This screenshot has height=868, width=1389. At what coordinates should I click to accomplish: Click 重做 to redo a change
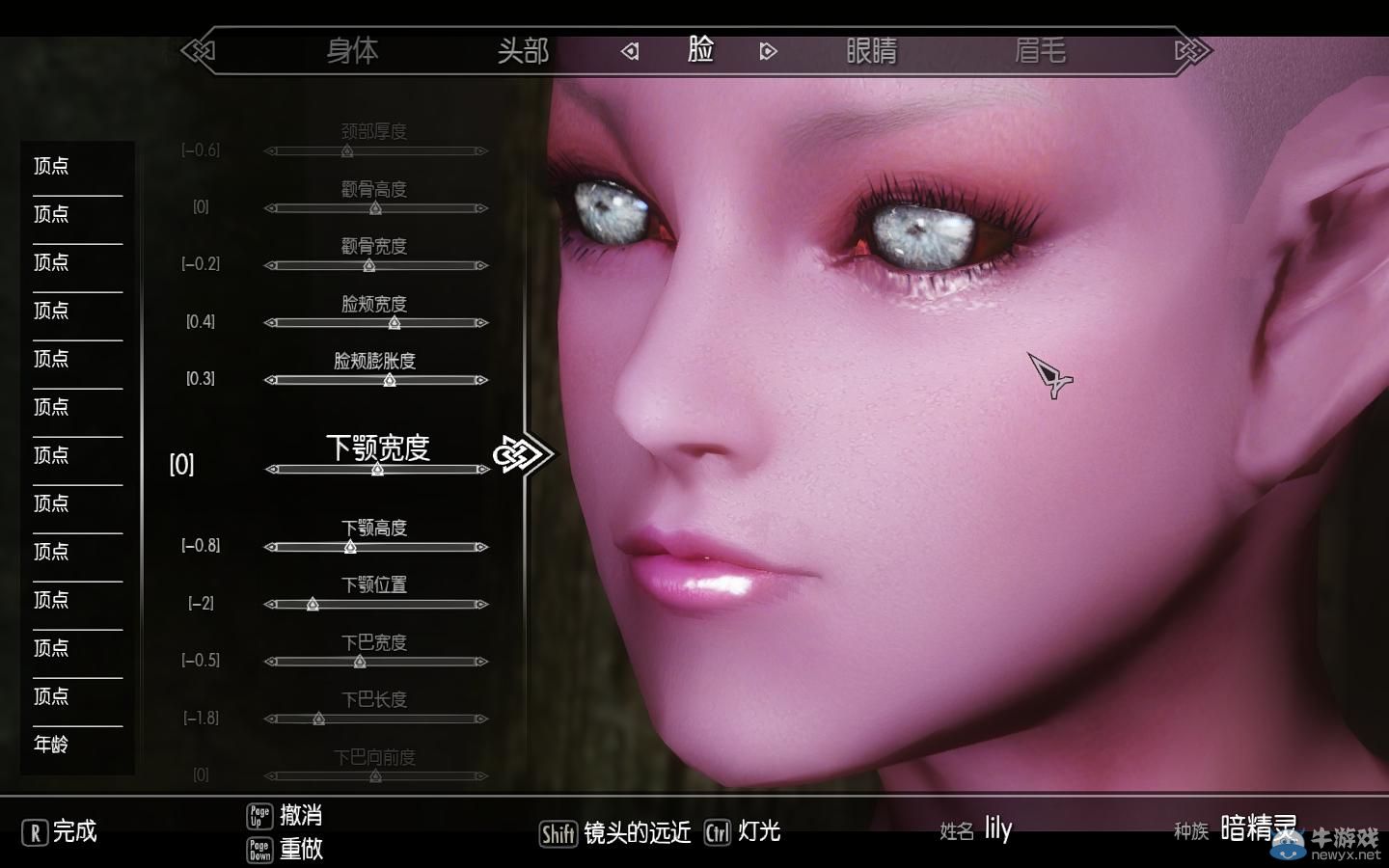click(301, 851)
